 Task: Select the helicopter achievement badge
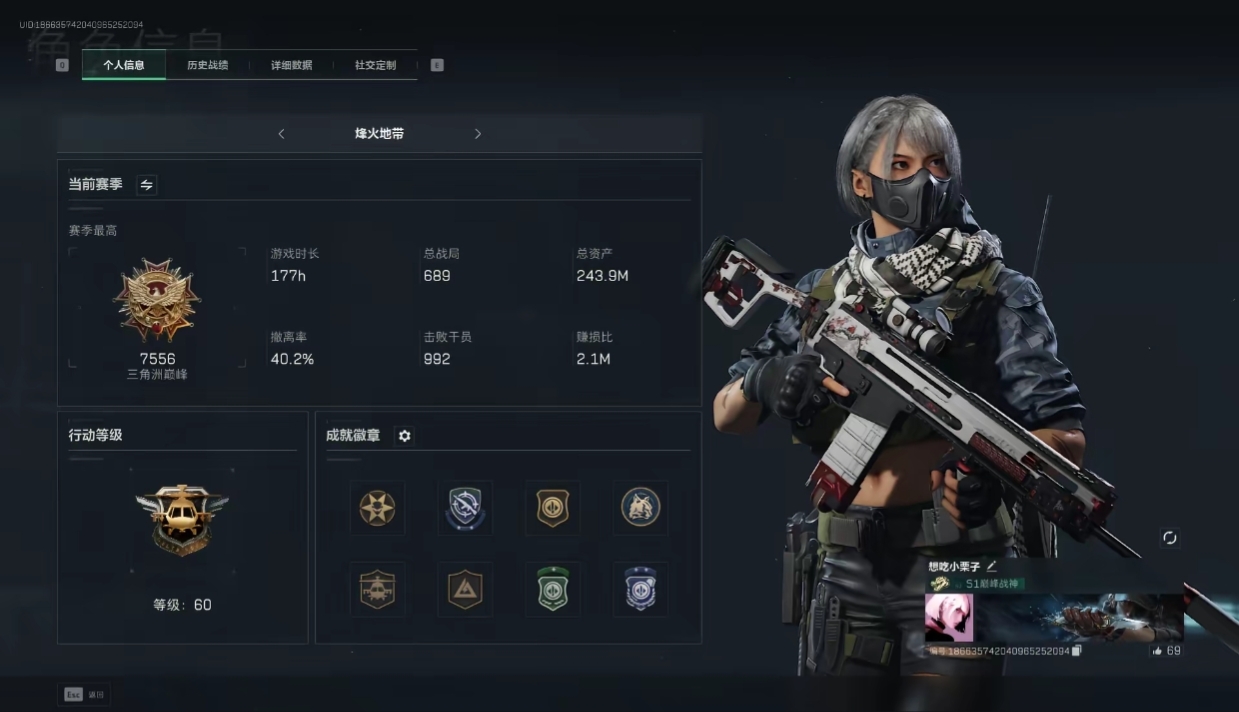click(378, 590)
